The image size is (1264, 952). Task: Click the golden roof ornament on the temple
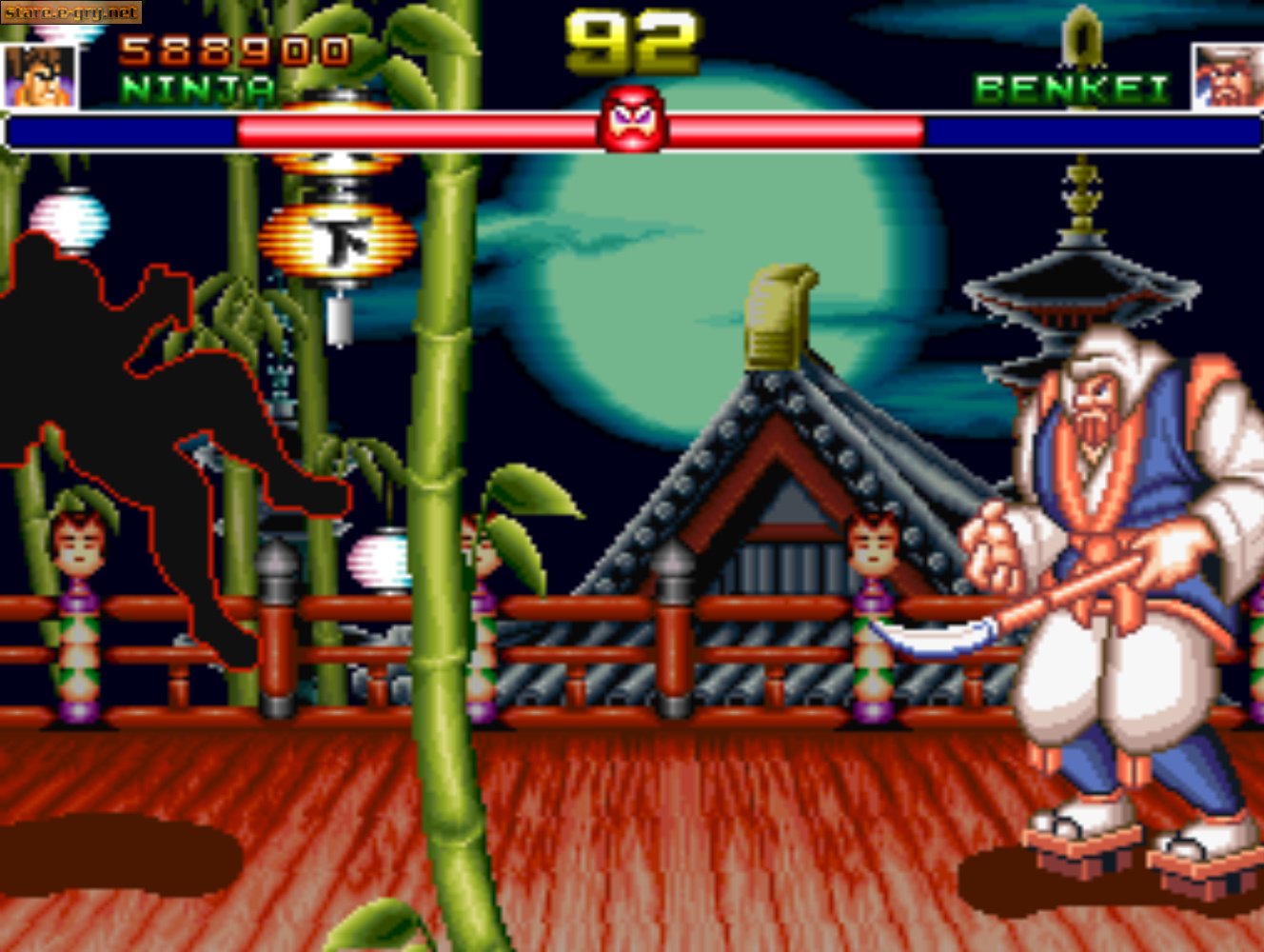click(777, 314)
